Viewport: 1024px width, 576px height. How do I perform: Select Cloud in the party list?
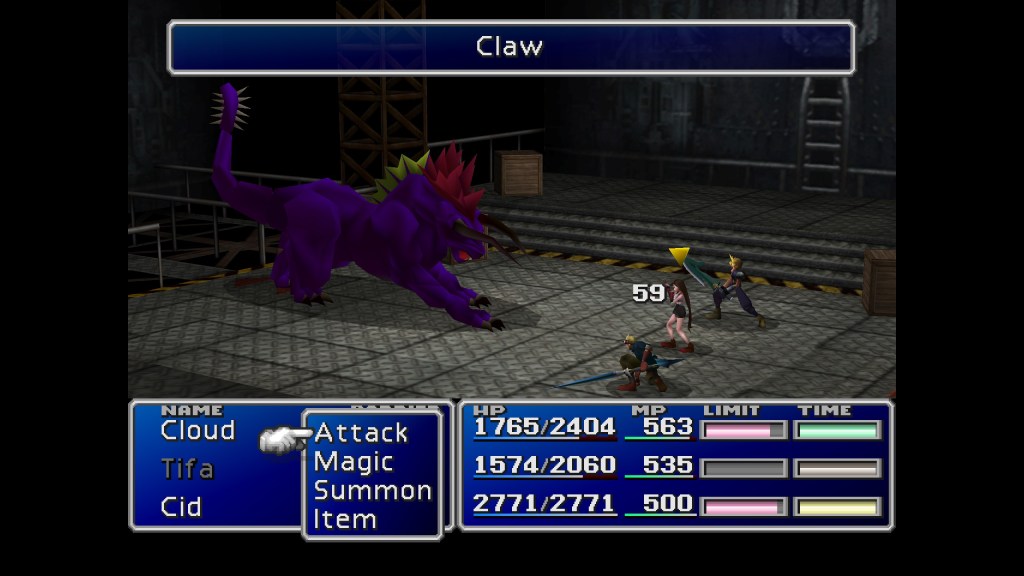(197, 431)
